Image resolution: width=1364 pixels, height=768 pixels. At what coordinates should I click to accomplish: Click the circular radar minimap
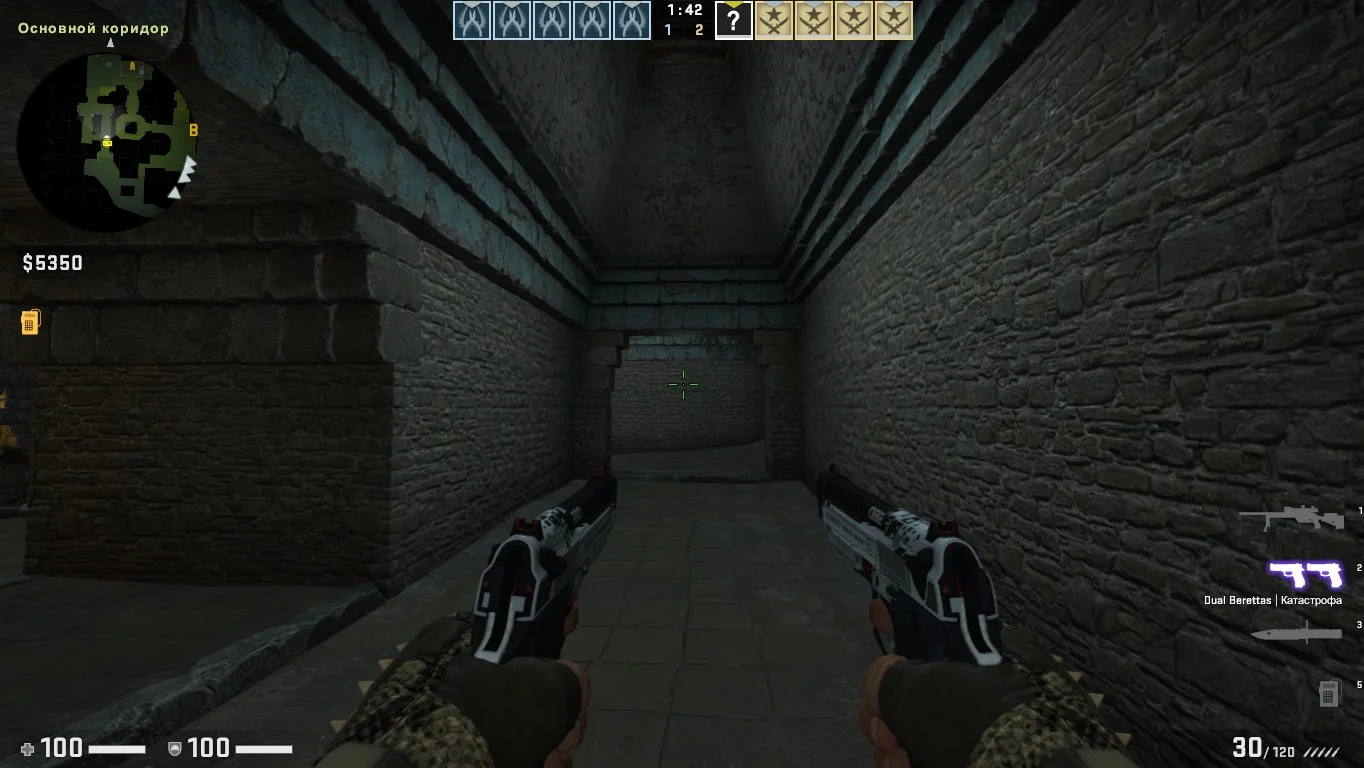point(107,142)
